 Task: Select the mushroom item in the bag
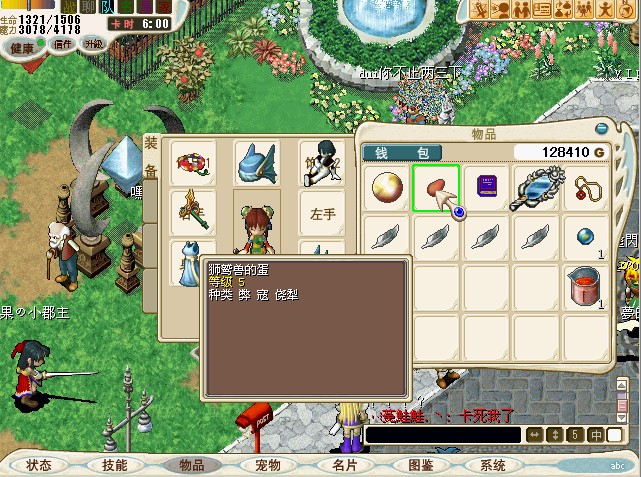tap(436, 188)
